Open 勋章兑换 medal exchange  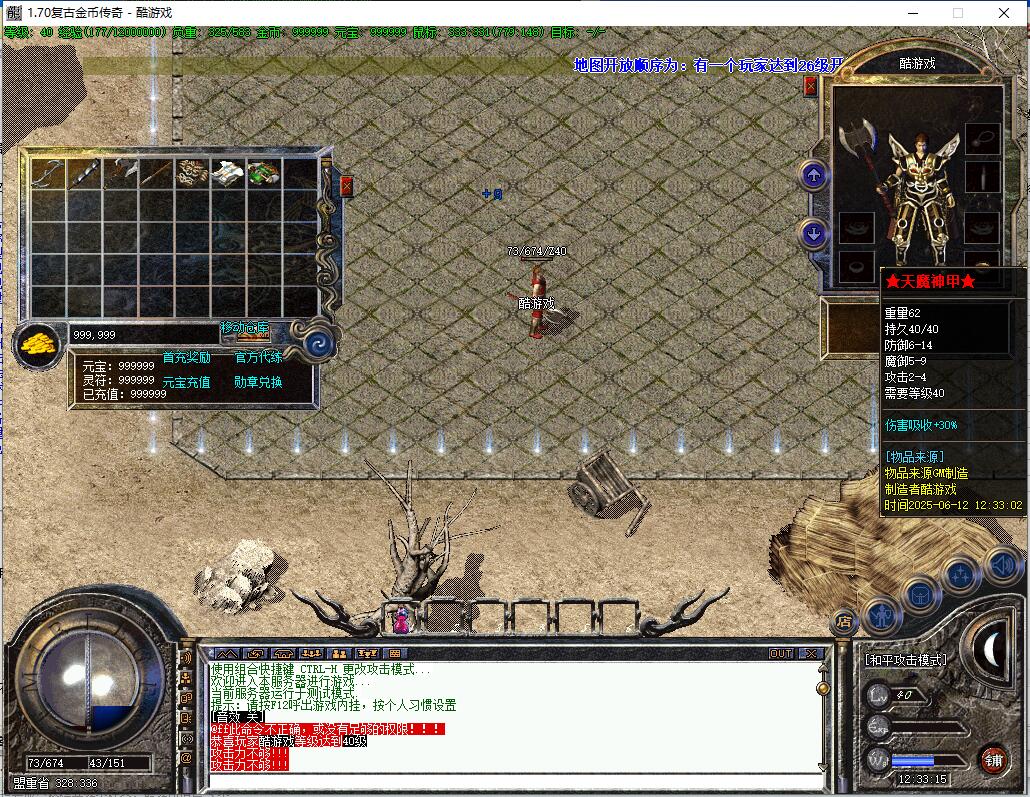(258, 382)
